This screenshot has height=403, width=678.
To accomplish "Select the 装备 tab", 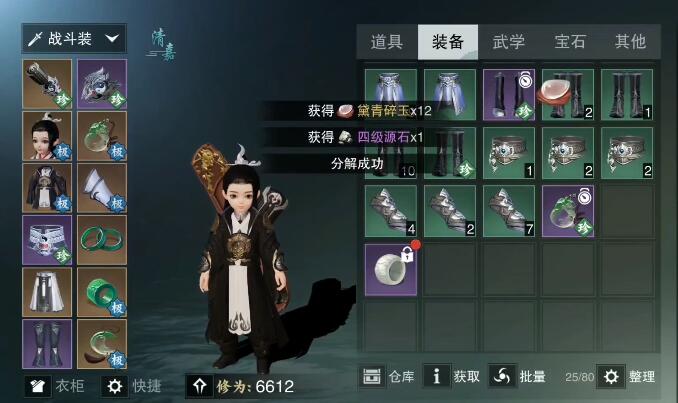I will 447,42.
